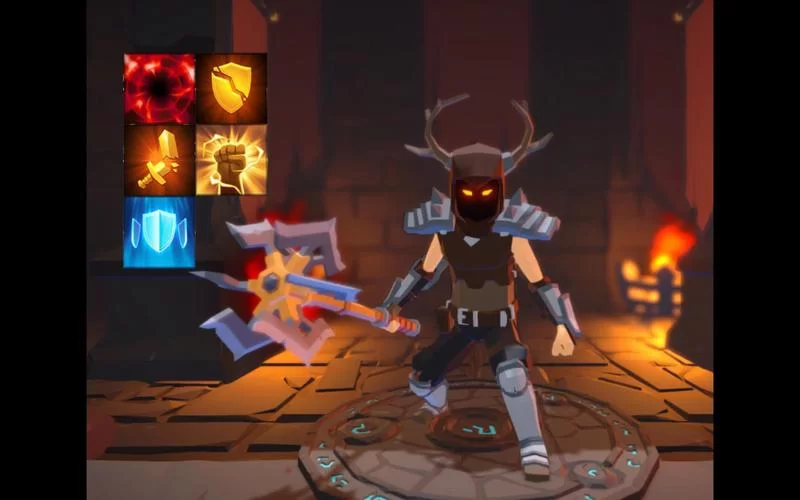Screen dimensions: 800x500
Task: Choose the golden sword ability icon
Action: [x=159, y=160]
